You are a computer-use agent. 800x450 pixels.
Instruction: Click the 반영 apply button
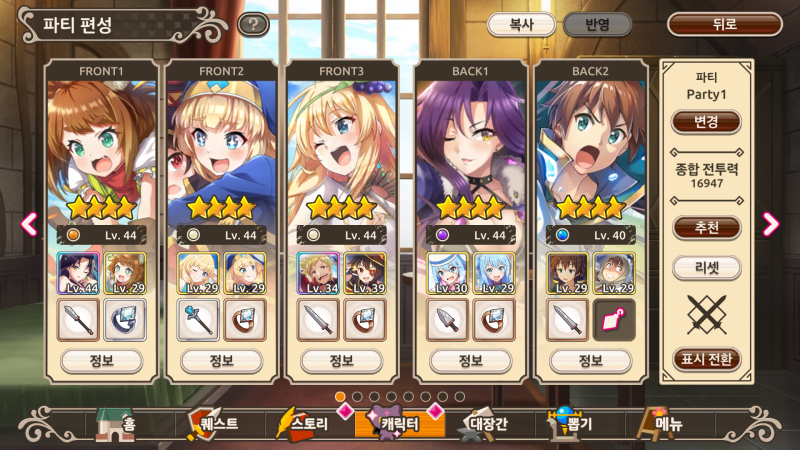coord(597,25)
